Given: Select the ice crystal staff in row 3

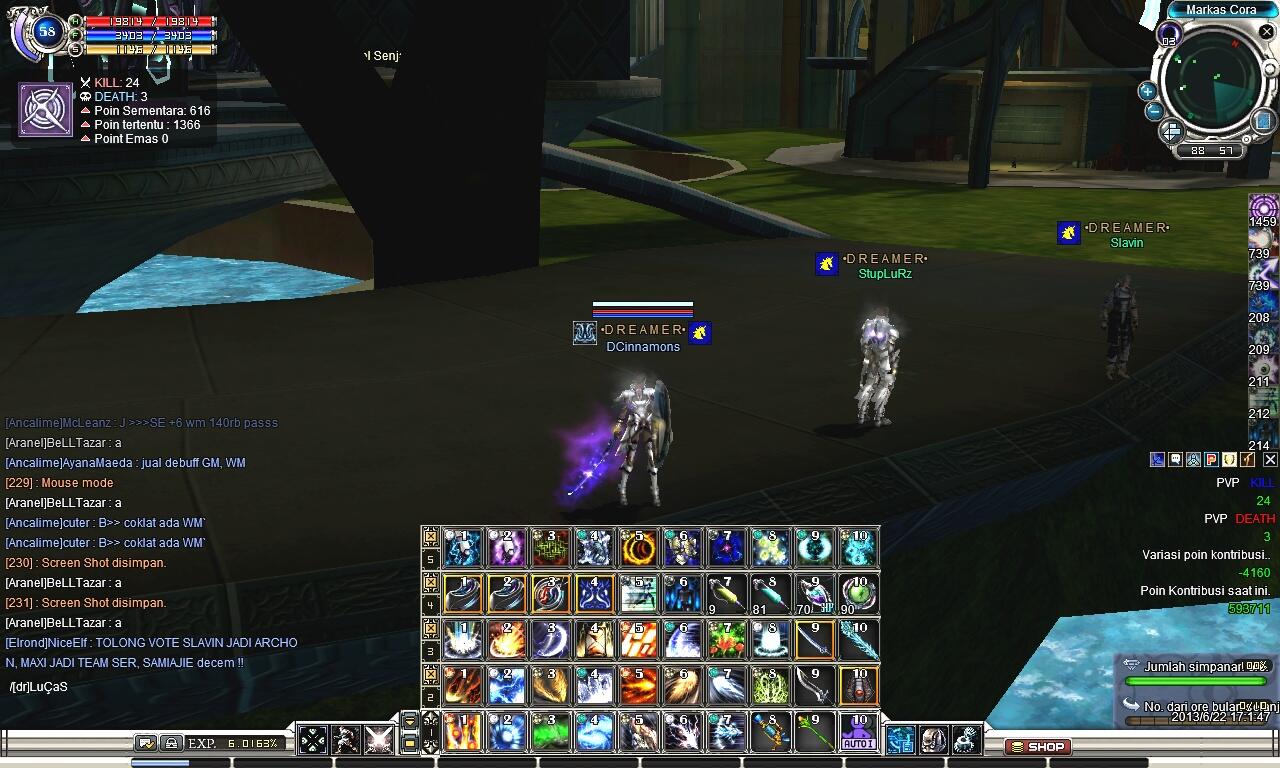Looking at the screenshot, I should click(x=858, y=640).
